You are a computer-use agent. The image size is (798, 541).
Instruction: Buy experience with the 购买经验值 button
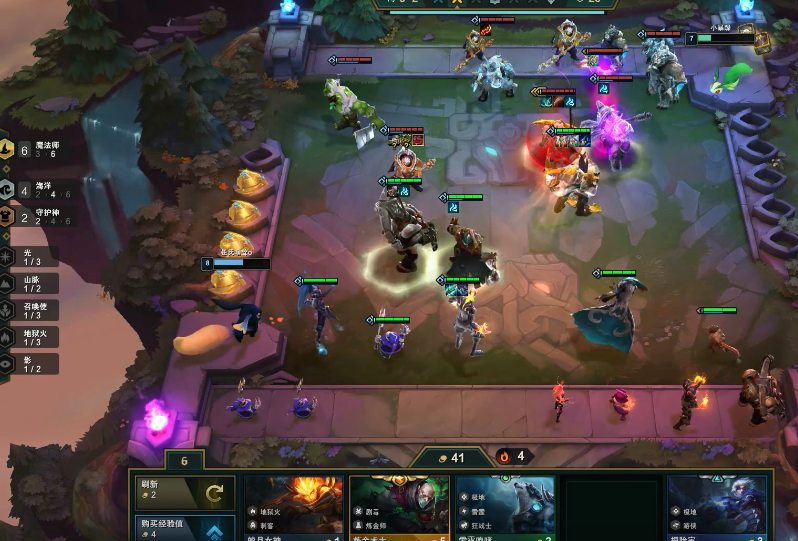tap(186, 528)
